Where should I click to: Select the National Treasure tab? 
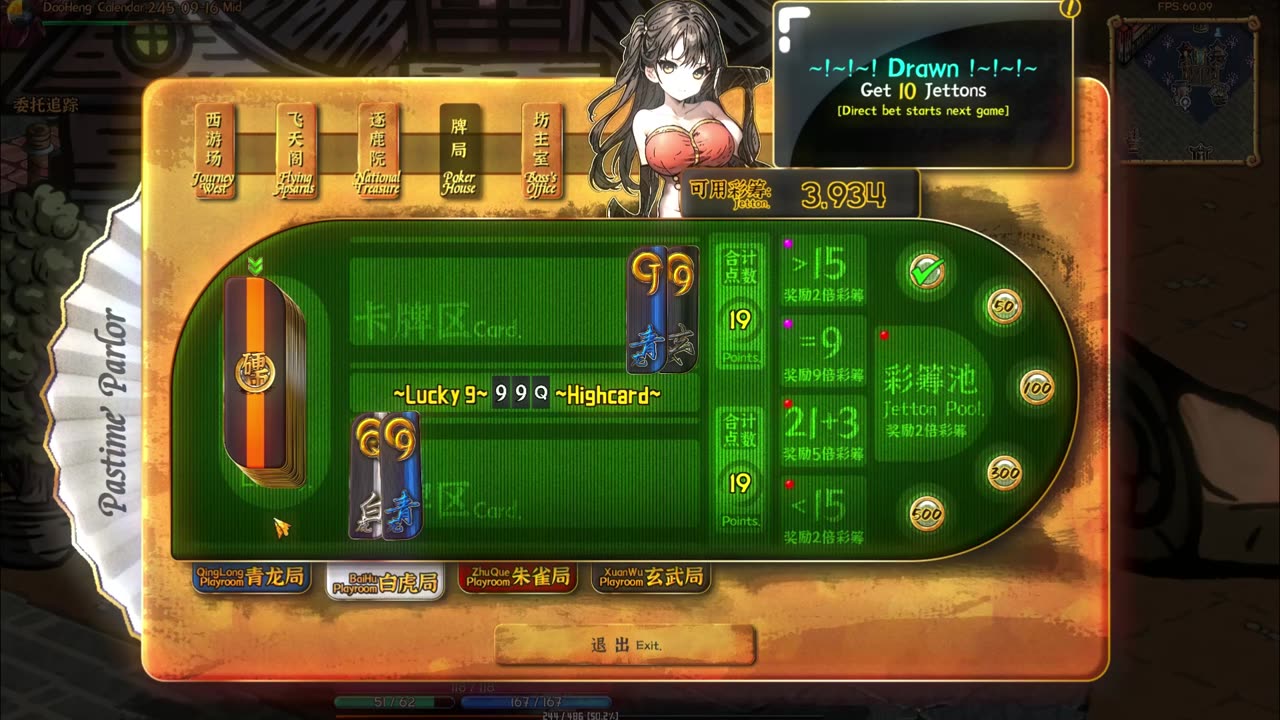tap(378, 151)
